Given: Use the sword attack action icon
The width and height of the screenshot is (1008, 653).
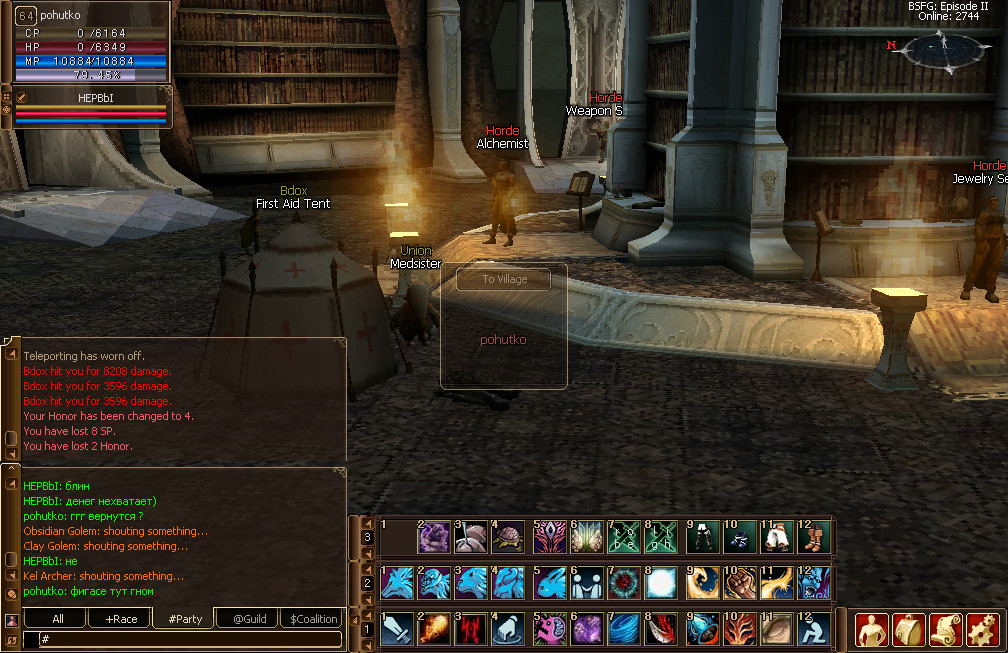Looking at the screenshot, I should pos(397,629).
